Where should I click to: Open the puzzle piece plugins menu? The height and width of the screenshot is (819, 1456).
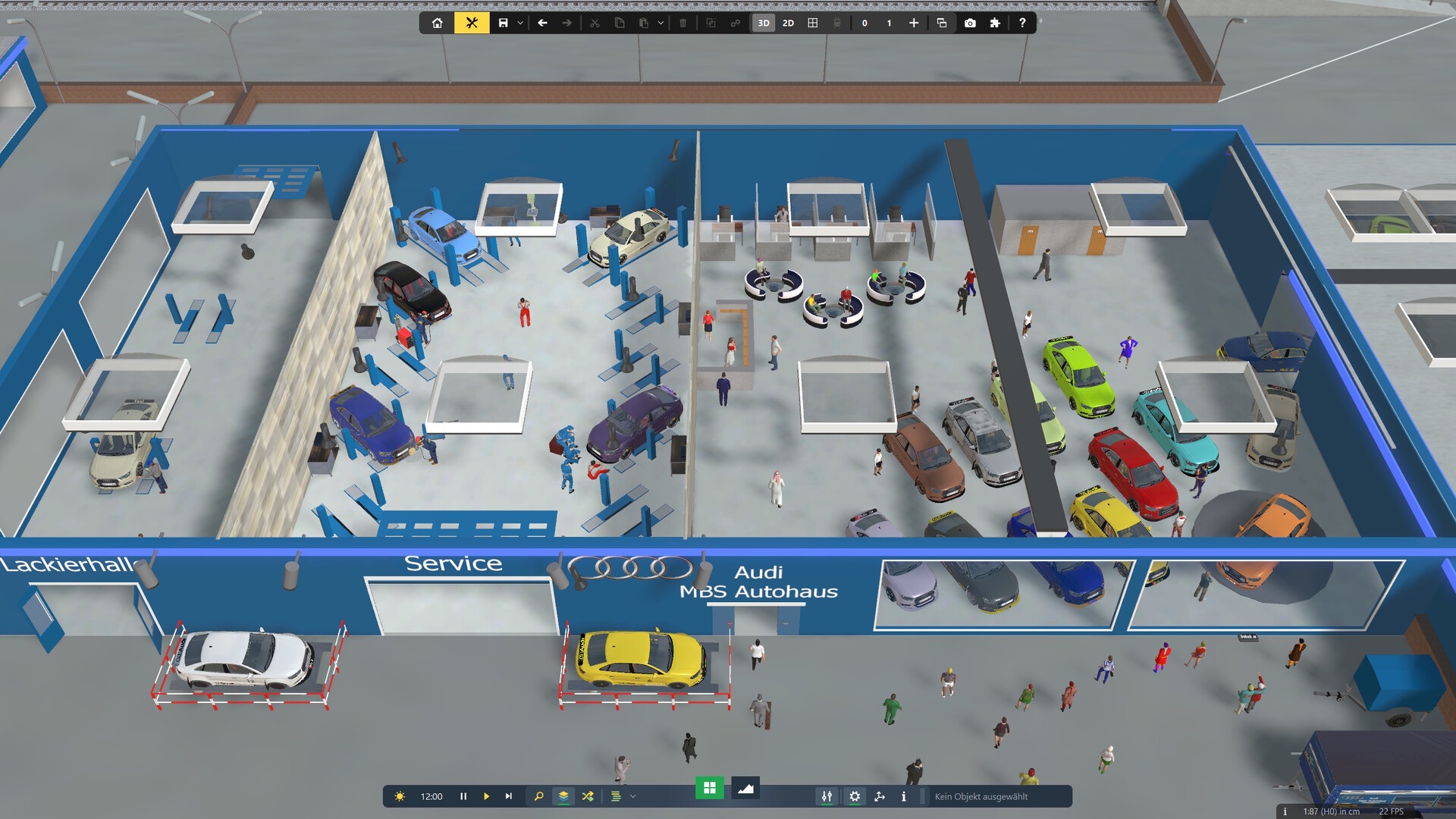(x=995, y=23)
